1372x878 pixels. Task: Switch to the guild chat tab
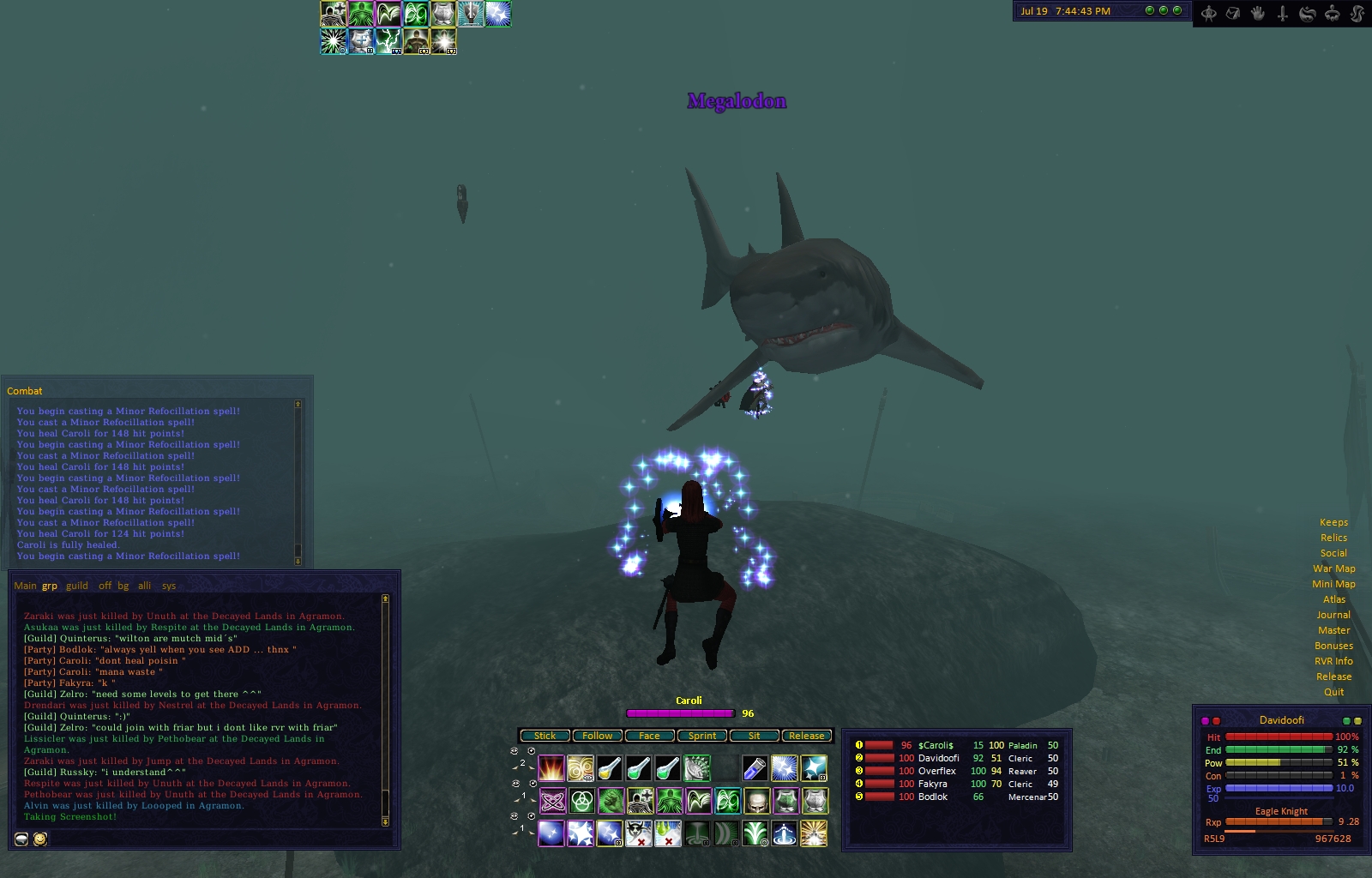pyautogui.click(x=77, y=586)
